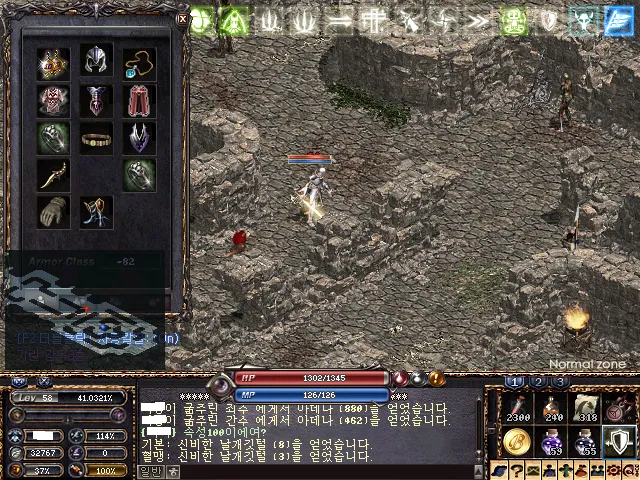The height and width of the screenshot is (480, 640).
Task: Switch to hotbar page 2
Action: click(538, 382)
